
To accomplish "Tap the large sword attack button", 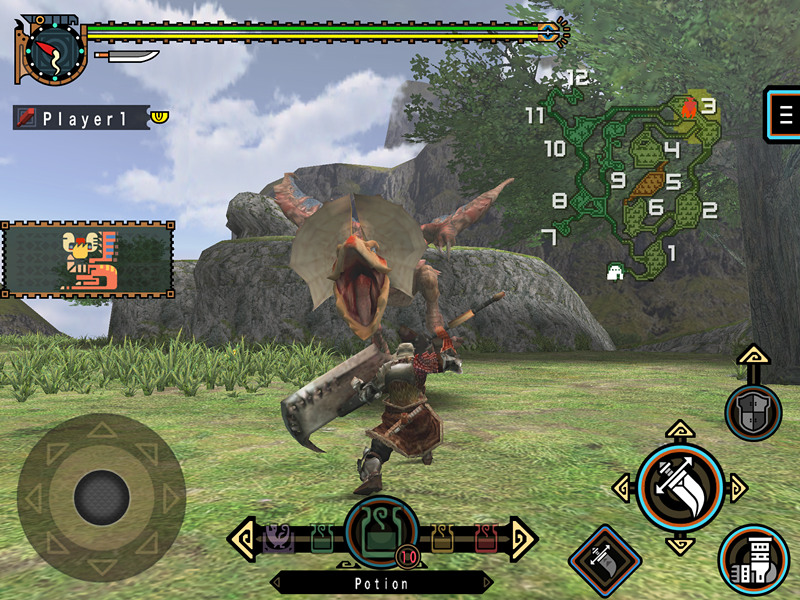I will pyautogui.click(x=680, y=487).
